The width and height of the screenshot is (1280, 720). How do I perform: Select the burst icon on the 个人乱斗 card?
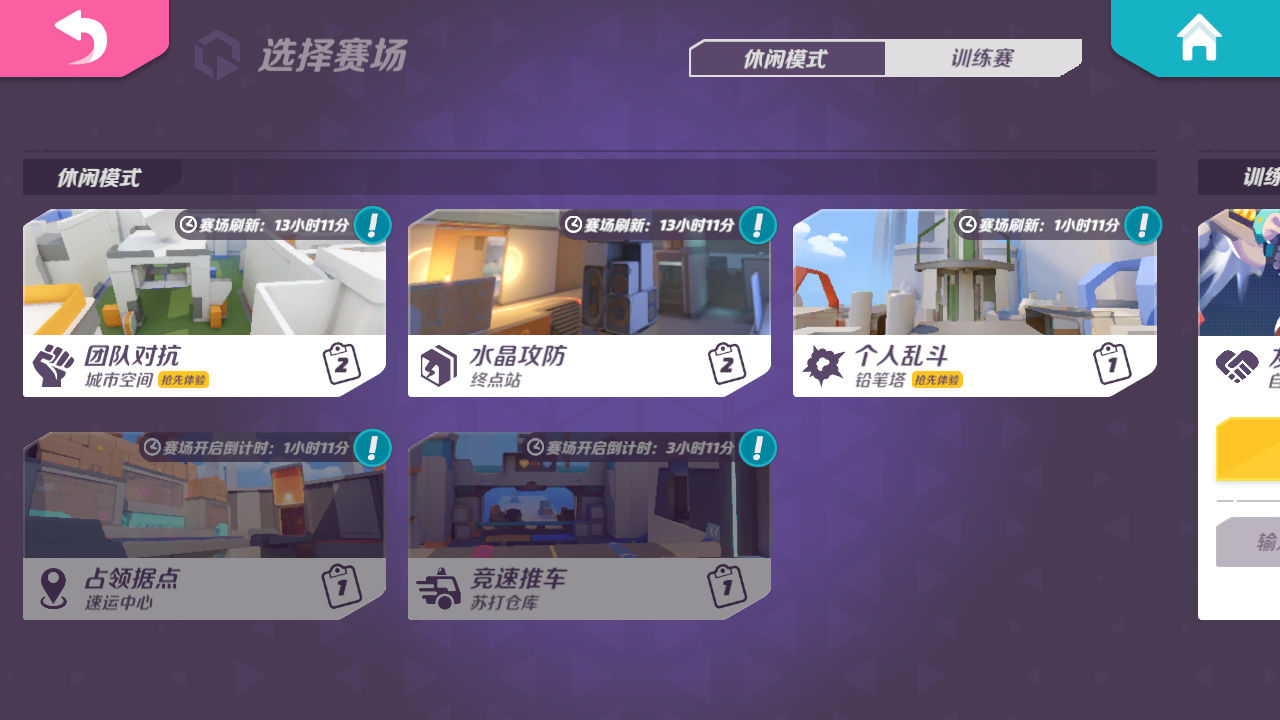823,364
